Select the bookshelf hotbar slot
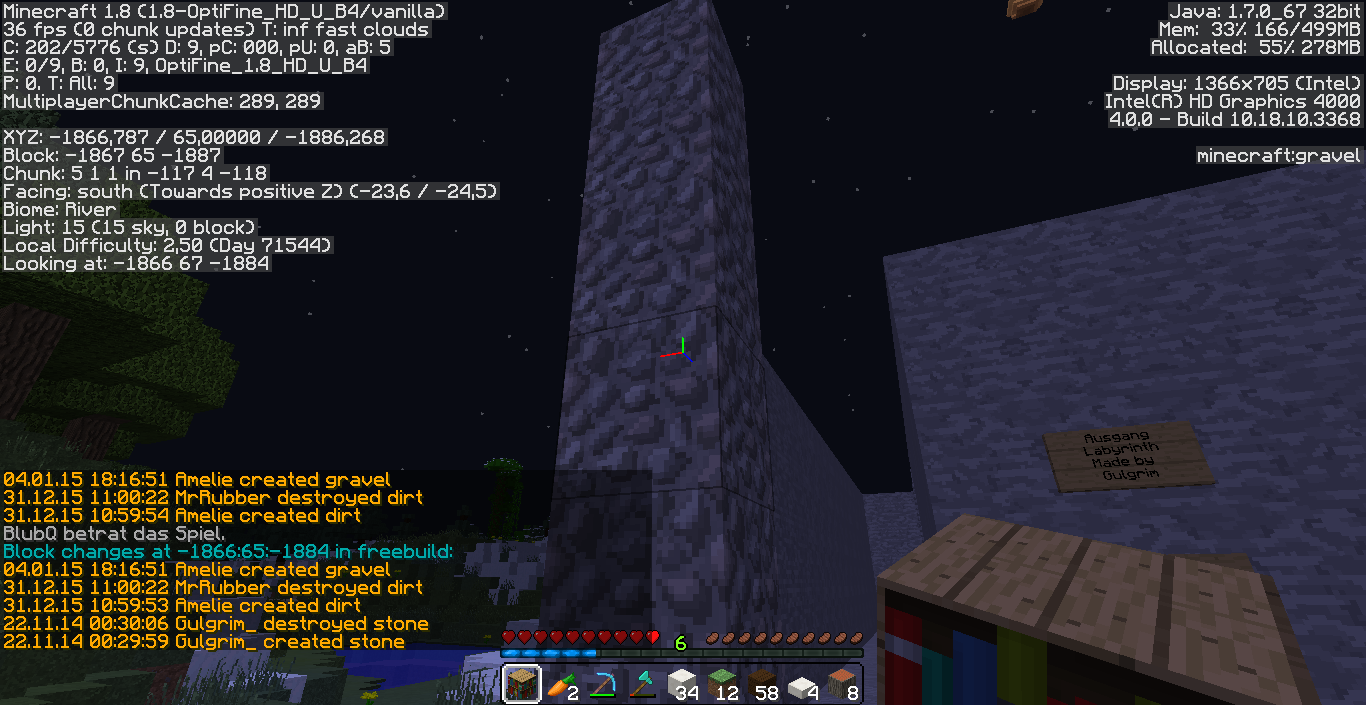This screenshot has height=705, width=1366. 522,684
